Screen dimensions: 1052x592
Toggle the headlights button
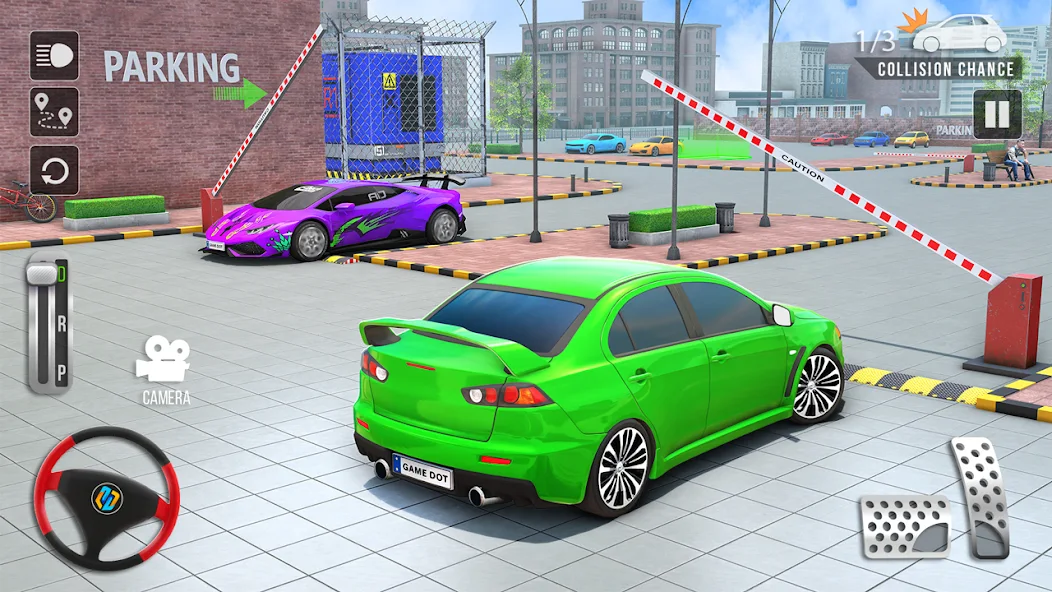click(x=54, y=55)
